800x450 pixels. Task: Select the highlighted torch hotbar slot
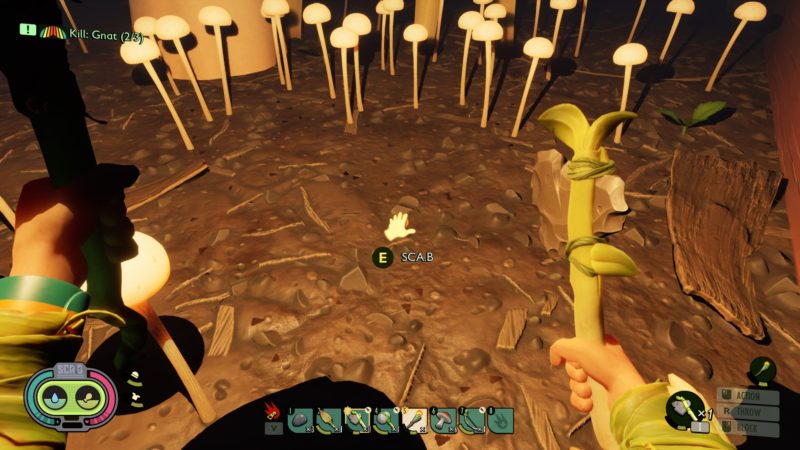[414, 421]
